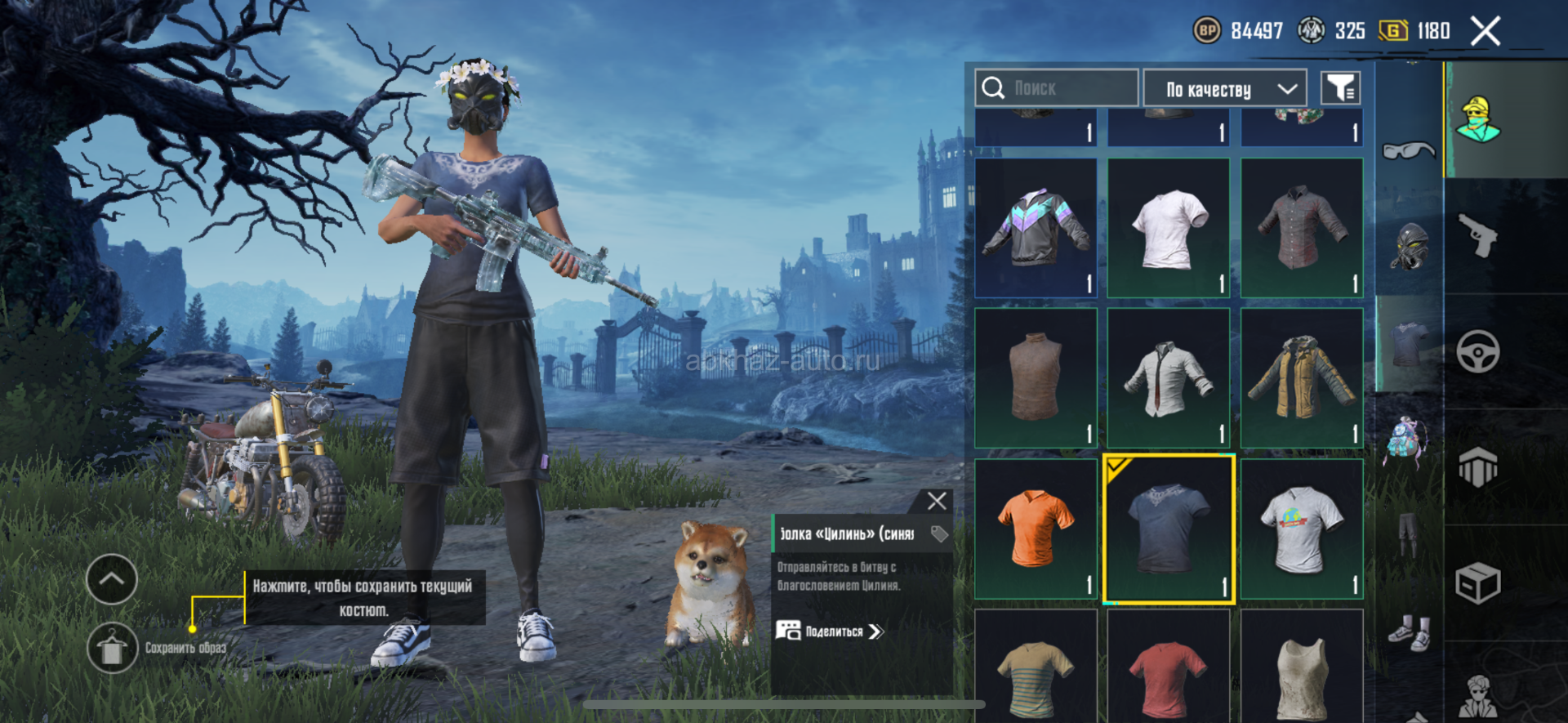Expand the panel with the up arrow button
The height and width of the screenshot is (723, 1568).
click(x=112, y=579)
